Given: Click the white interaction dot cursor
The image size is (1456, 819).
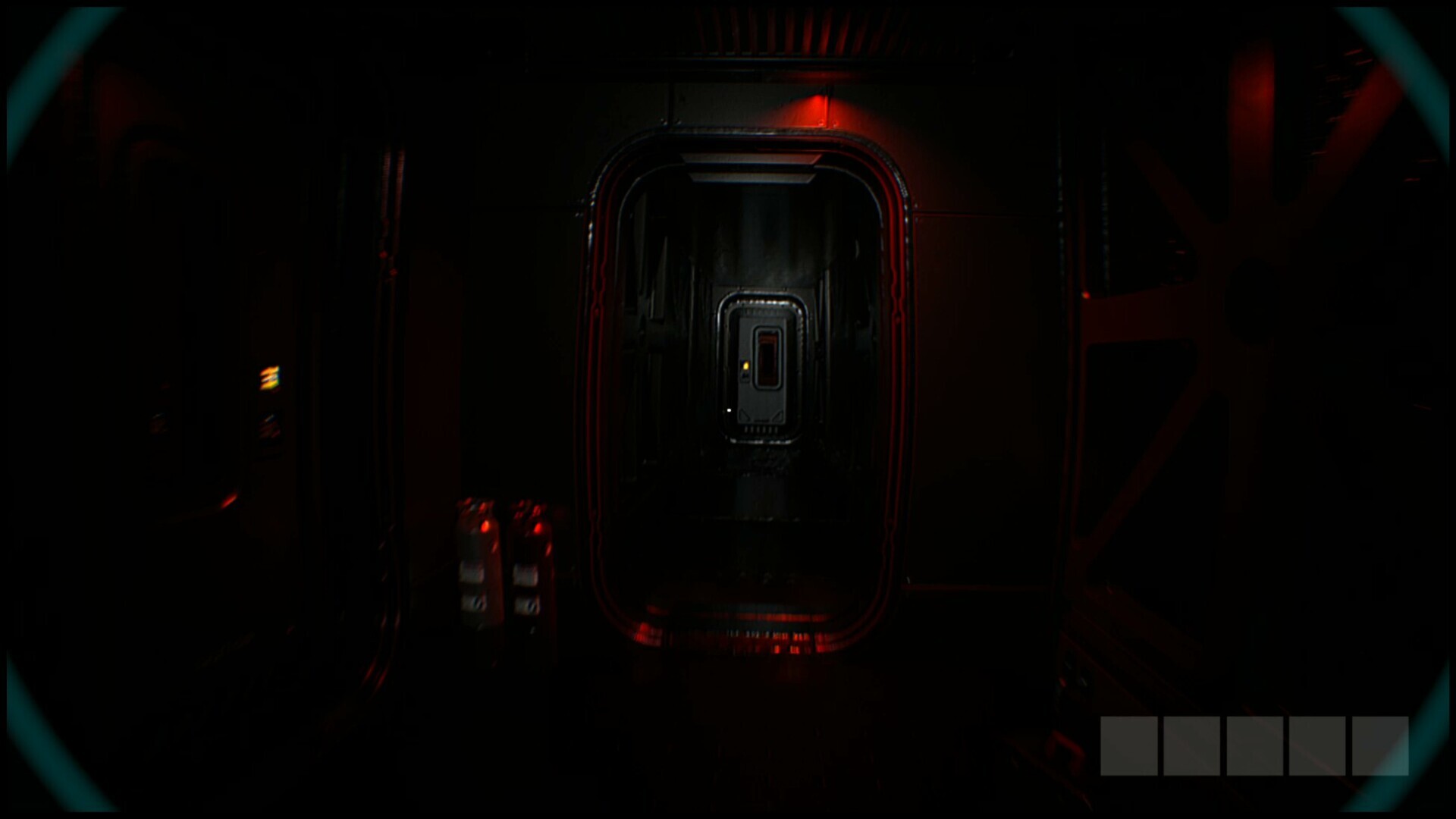Looking at the screenshot, I should click(x=727, y=412).
